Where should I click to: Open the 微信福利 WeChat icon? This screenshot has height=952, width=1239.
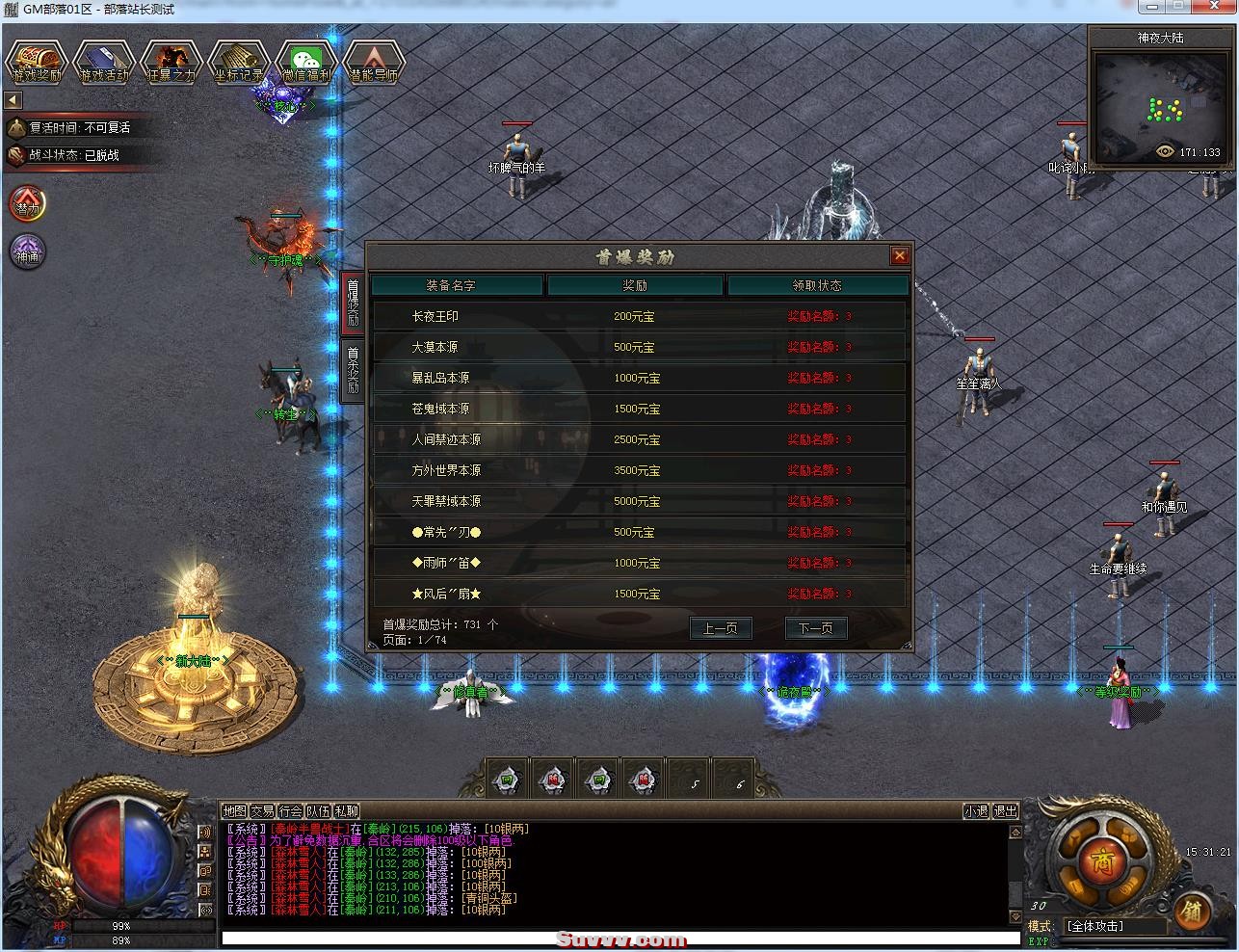tap(306, 63)
